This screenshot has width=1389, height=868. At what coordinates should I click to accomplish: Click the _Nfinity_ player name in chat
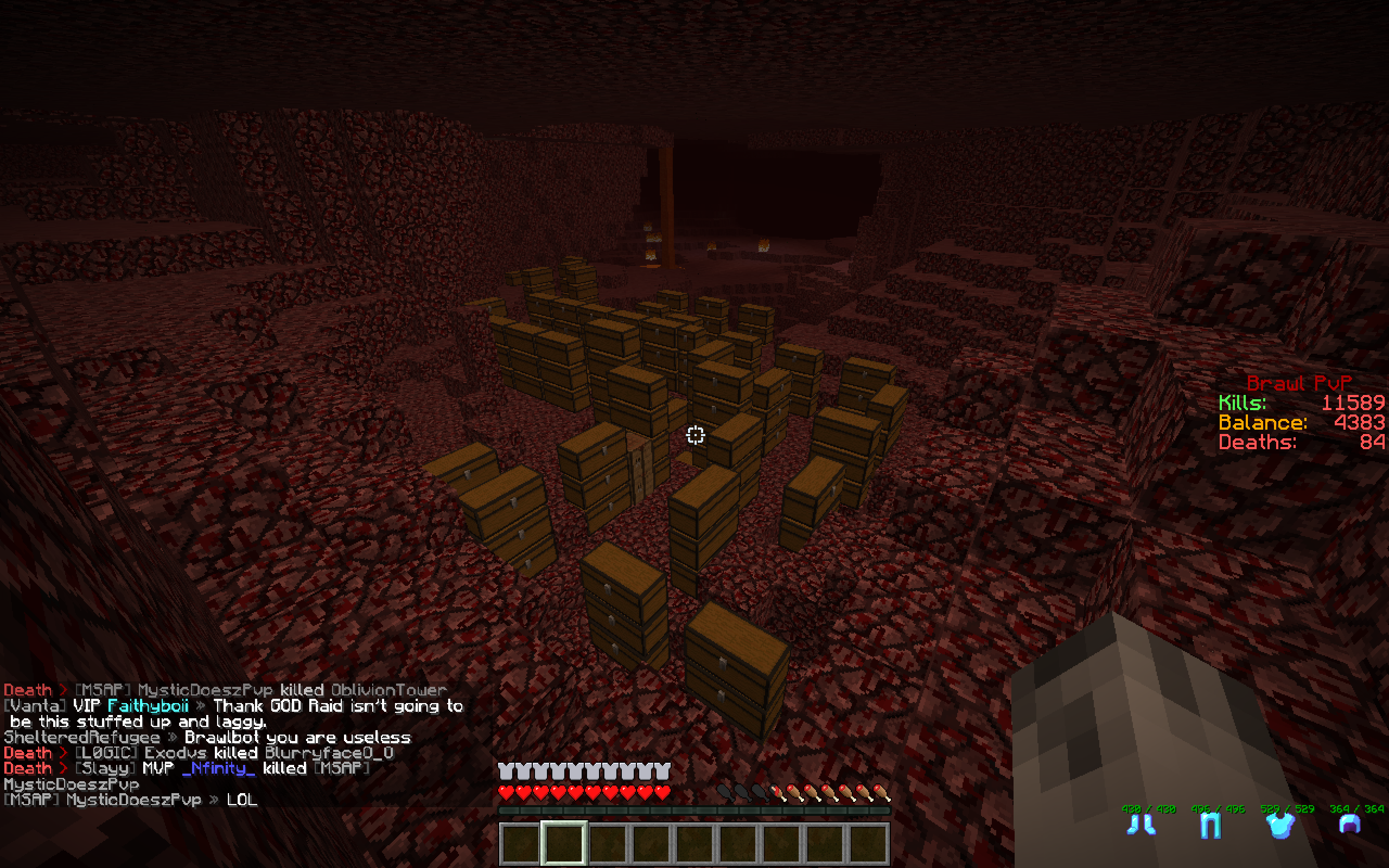point(218,768)
